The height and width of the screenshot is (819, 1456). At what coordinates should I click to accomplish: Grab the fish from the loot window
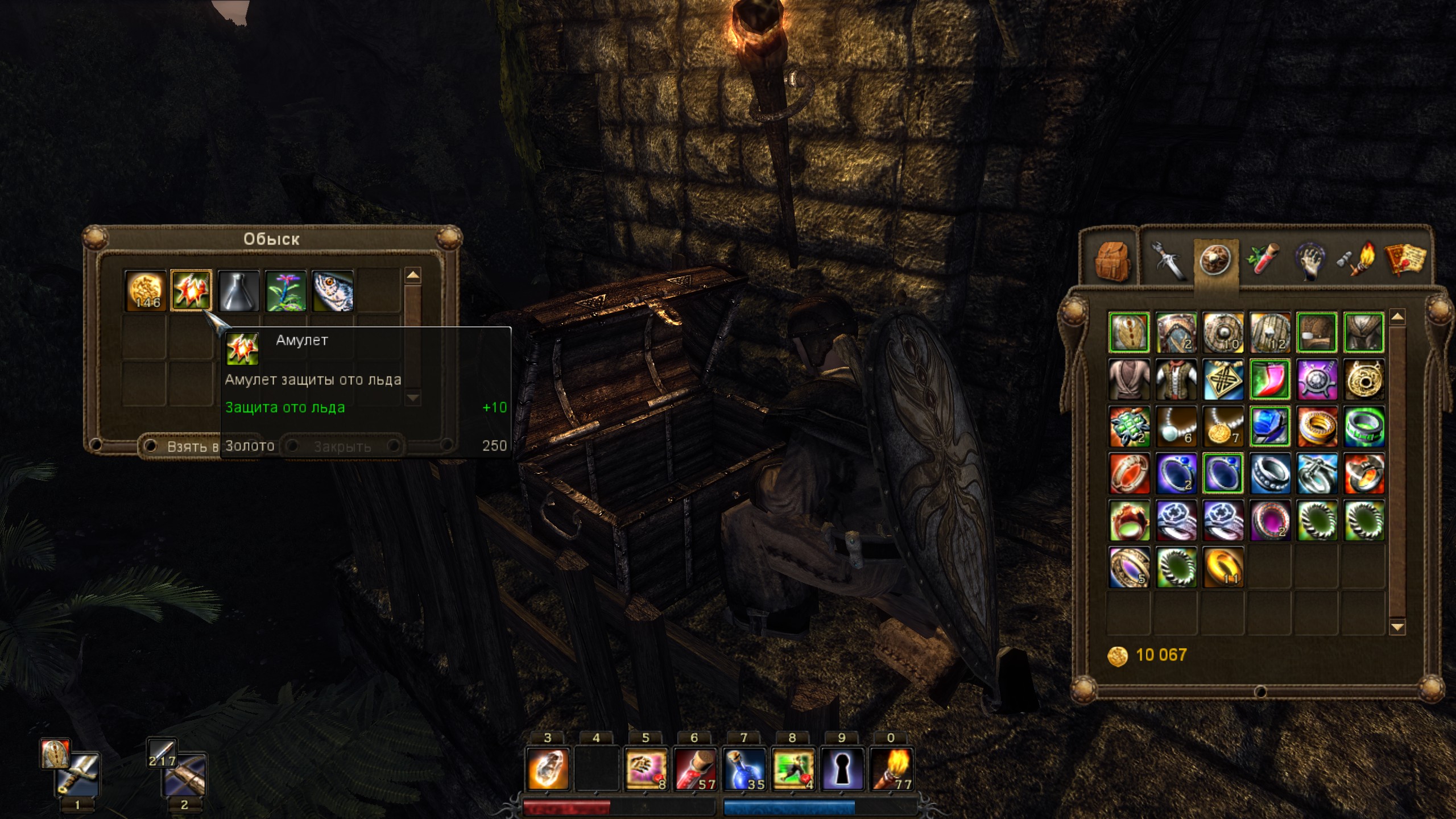(333, 291)
